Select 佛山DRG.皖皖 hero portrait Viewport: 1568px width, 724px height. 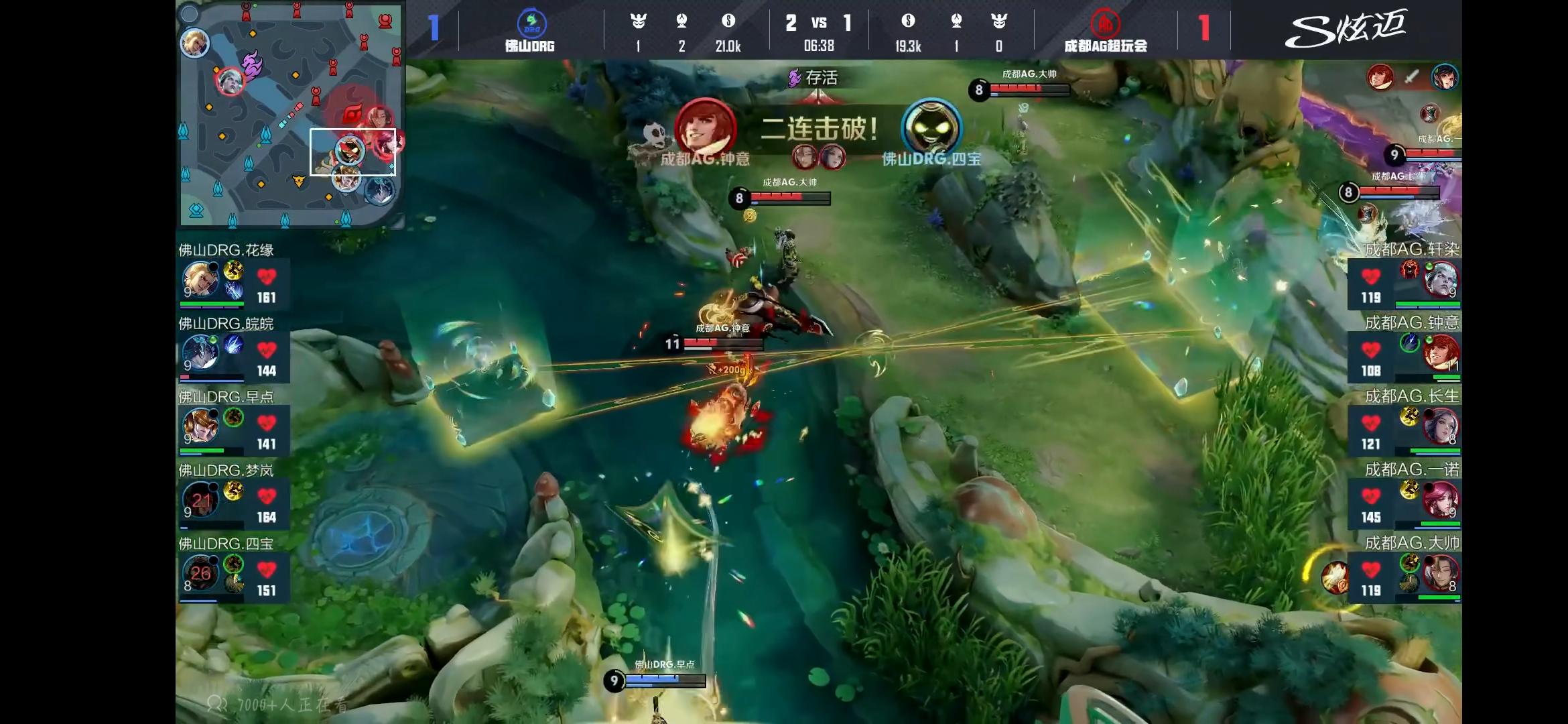(200, 353)
